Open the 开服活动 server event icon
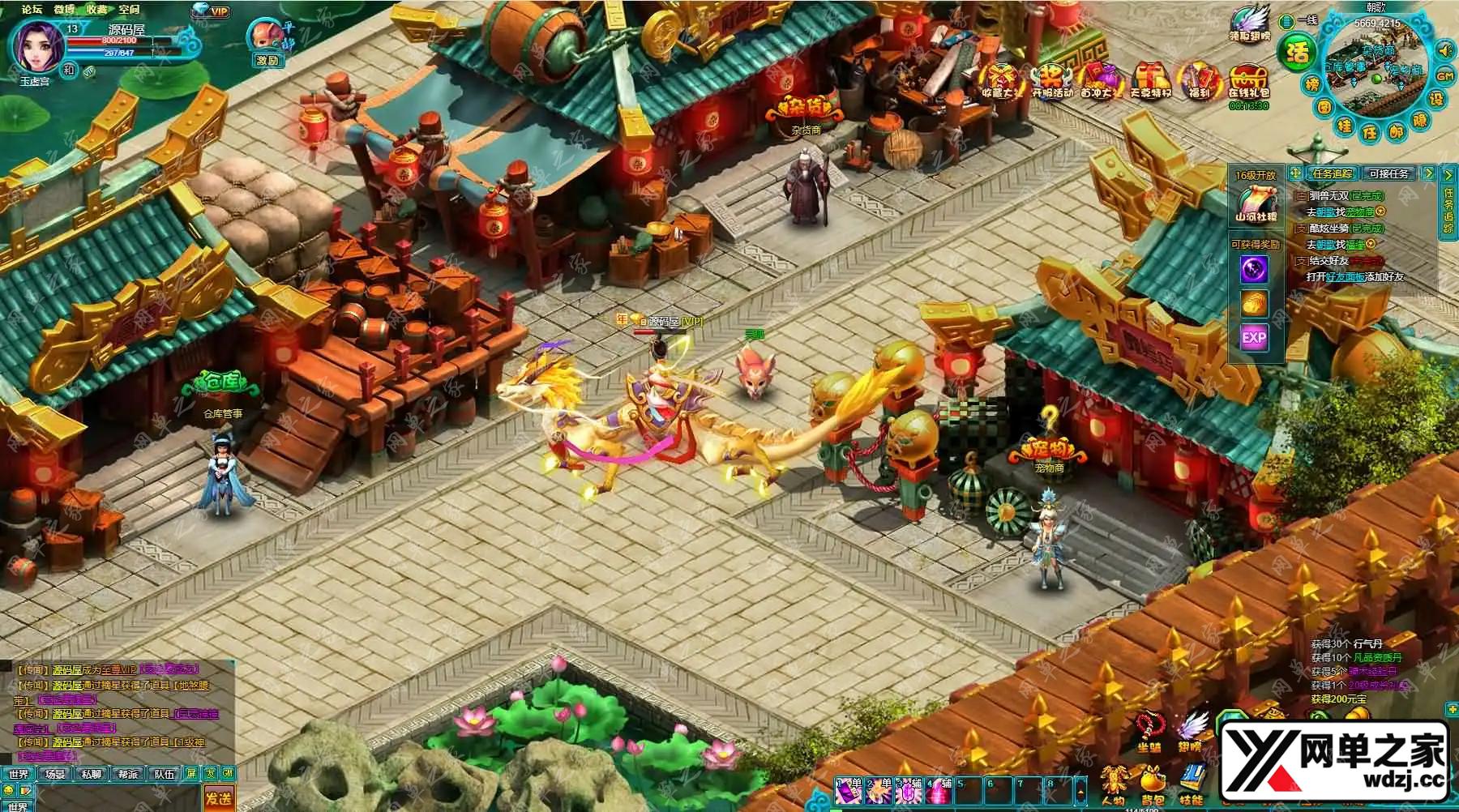Viewport: 1459px width, 812px height. [1052, 81]
